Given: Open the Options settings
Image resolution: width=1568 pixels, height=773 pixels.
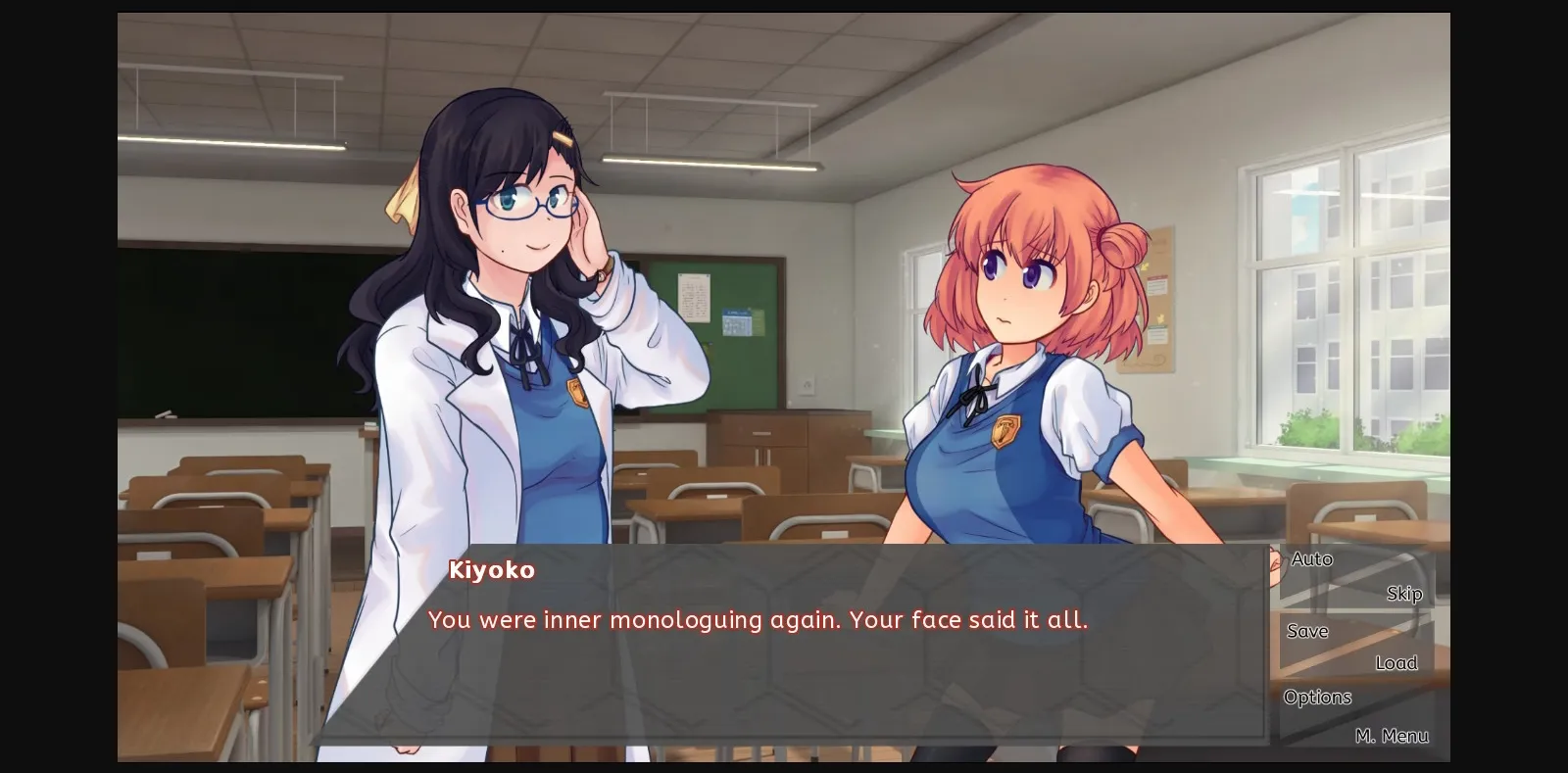Looking at the screenshot, I should tap(1317, 697).
